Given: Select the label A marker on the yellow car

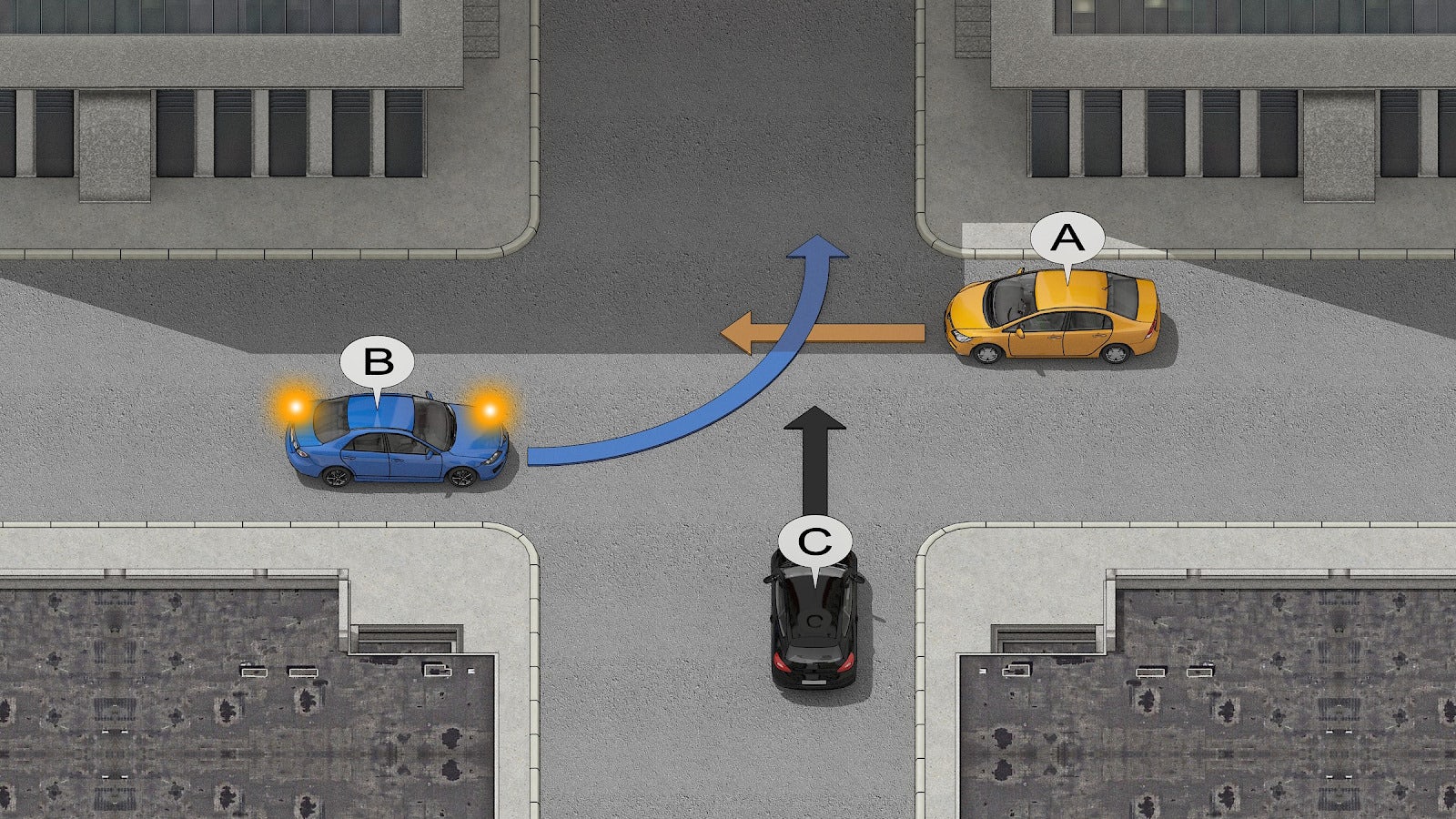Looking at the screenshot, I should pyautogui.click(x=1067, y=238).
